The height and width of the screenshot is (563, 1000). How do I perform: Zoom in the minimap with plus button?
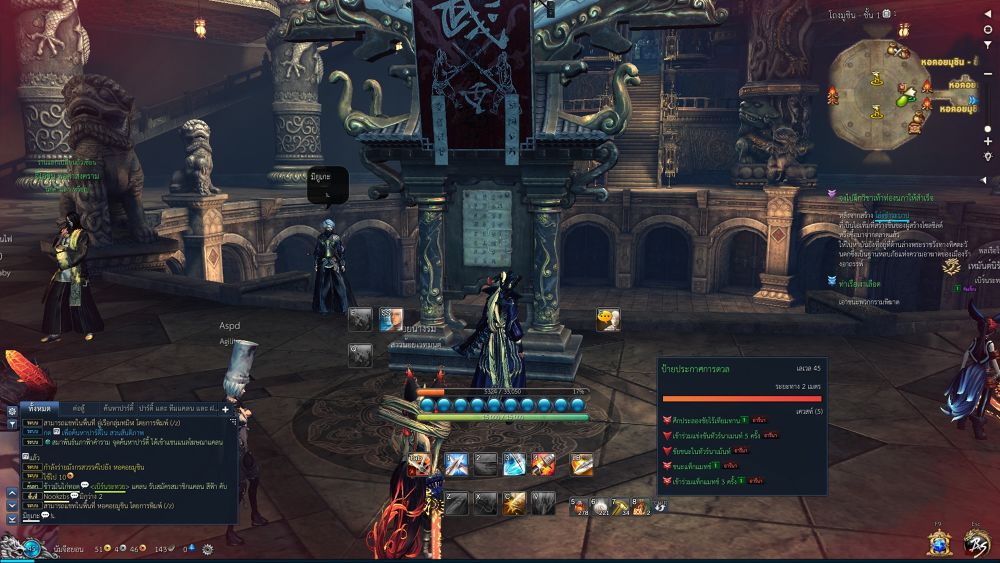(x=988, y=141)
